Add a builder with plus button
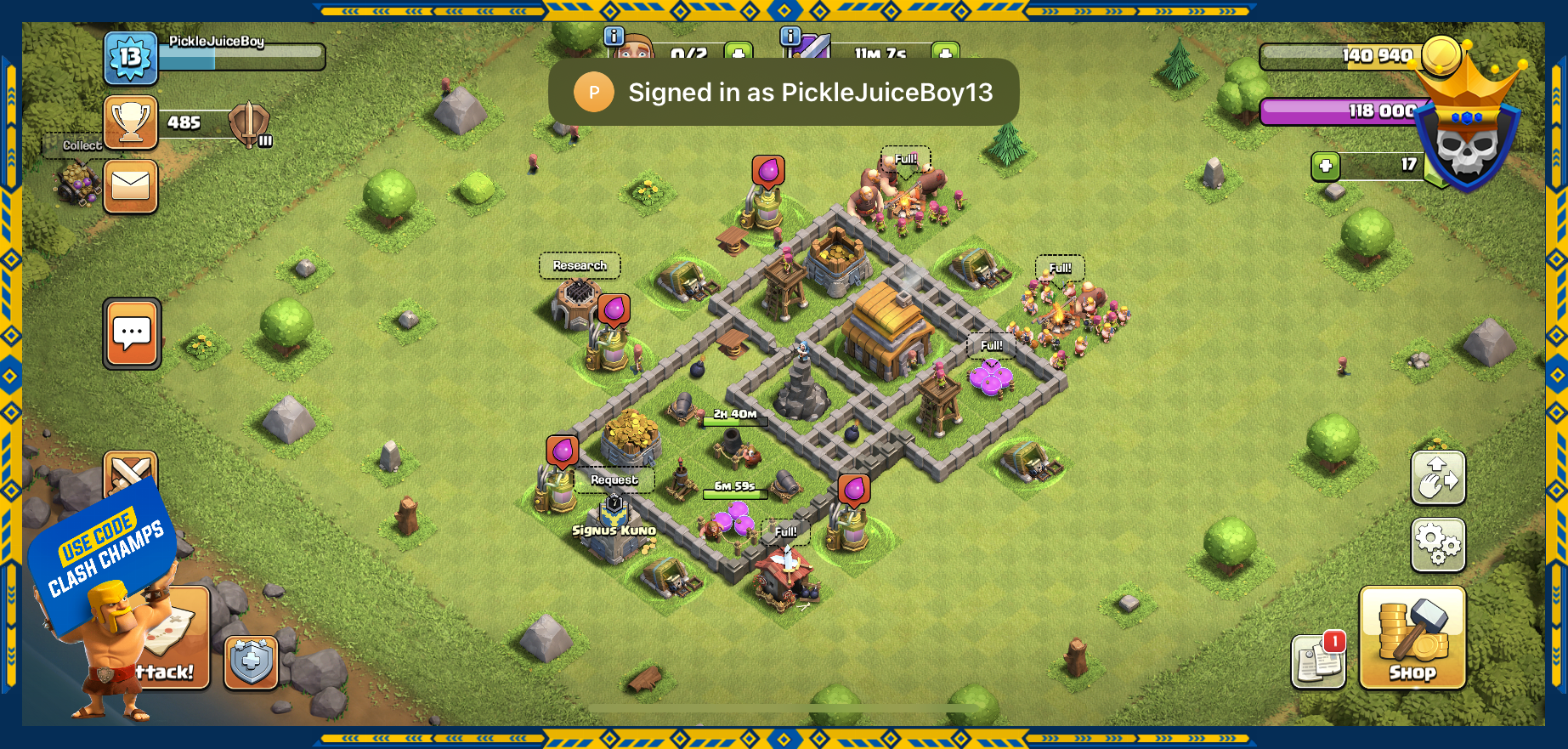This screenshot has width=1568, height=749. 737,52
